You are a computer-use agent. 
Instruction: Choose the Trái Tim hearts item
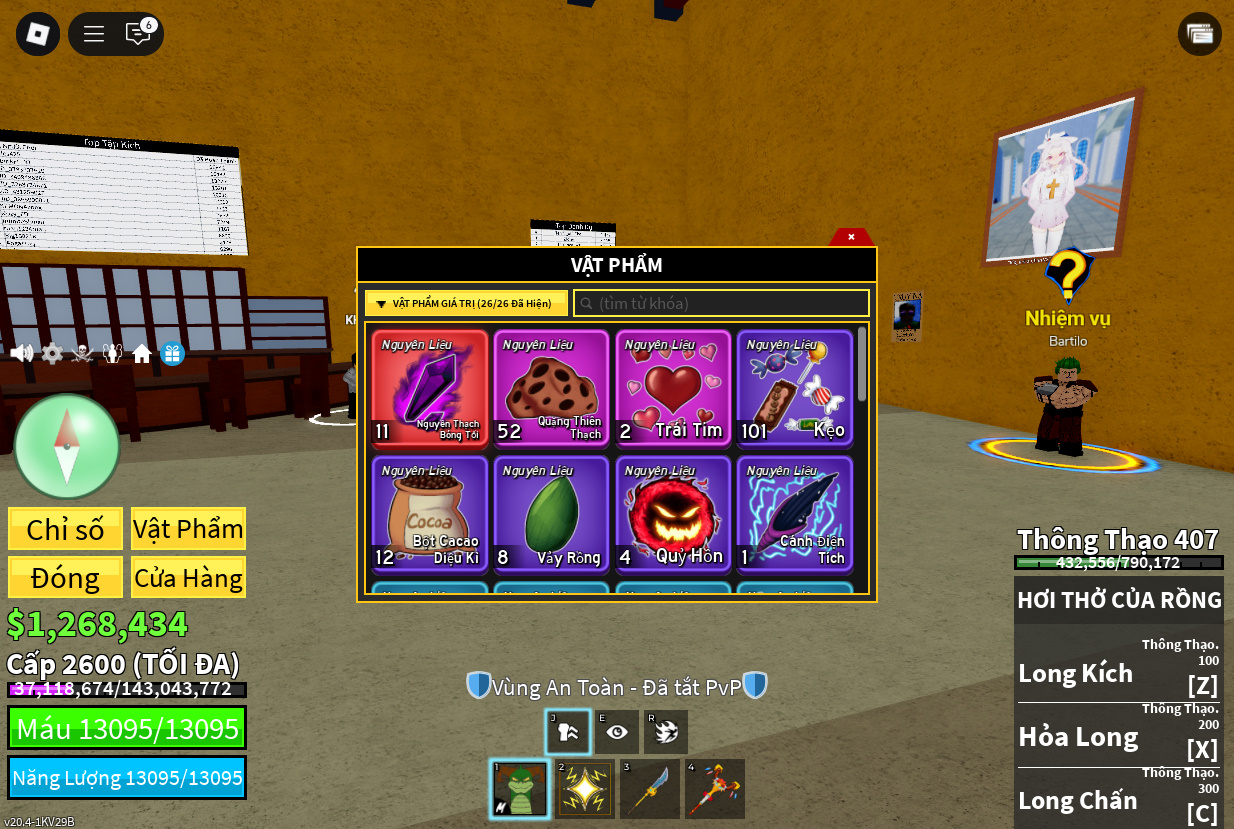[x=673, y=388]
